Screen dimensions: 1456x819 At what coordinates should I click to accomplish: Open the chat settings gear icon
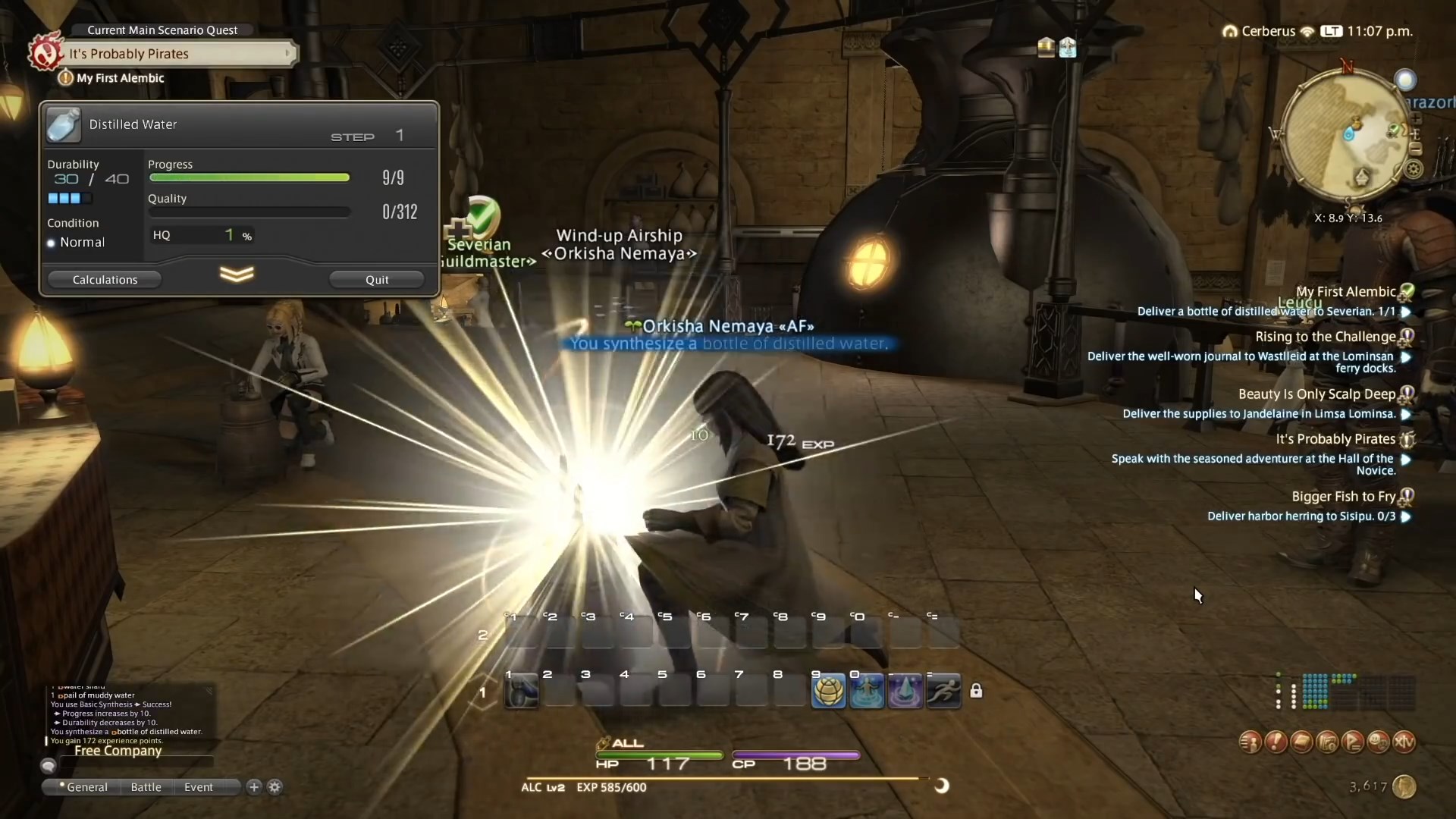pos(275,787)
